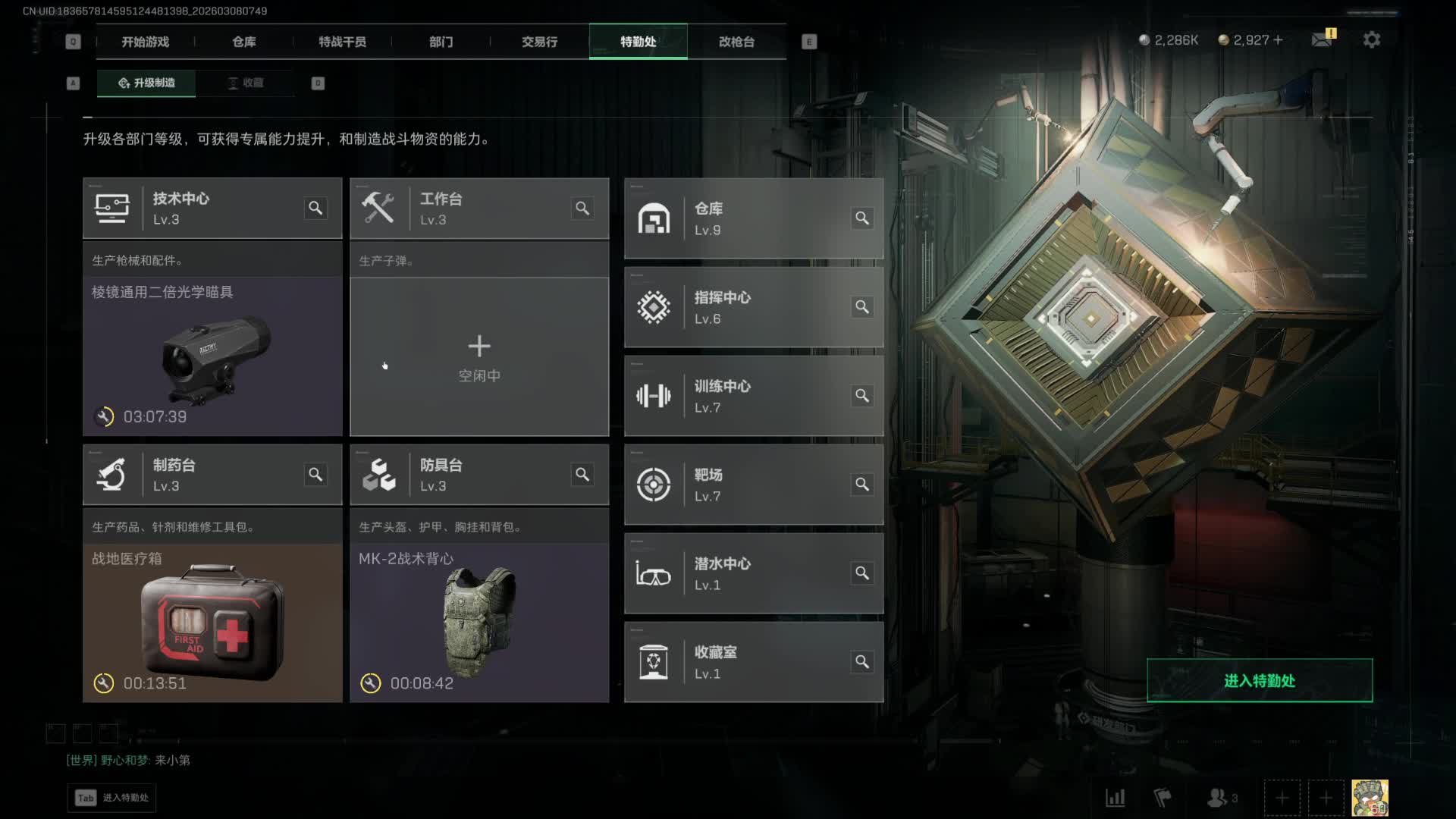Go to the 部门 tab

click(441, 42)
